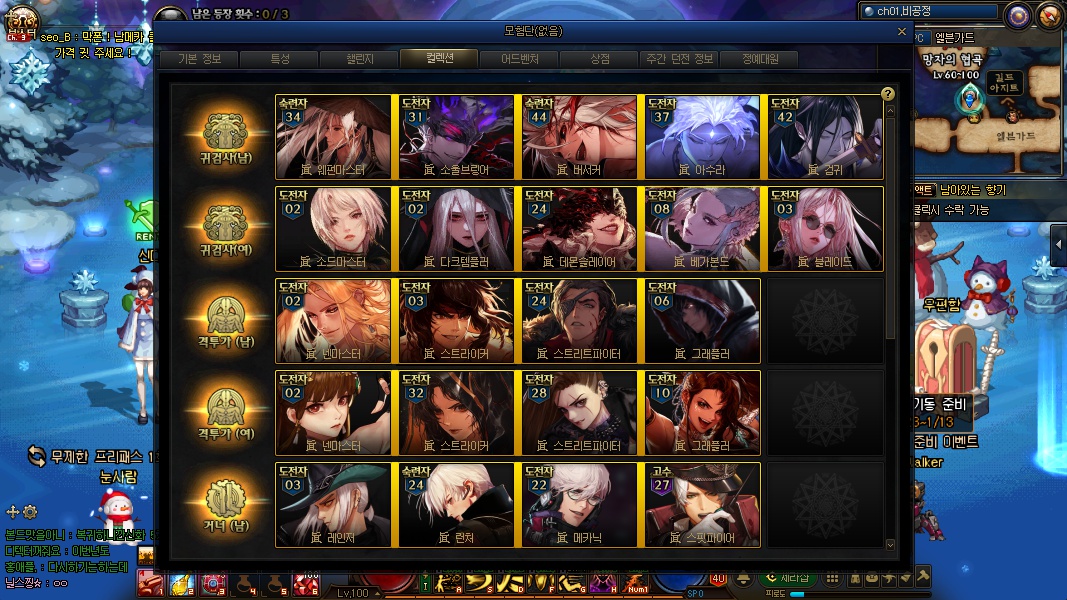Go to the 상점 shop tab
Viewport: 1067px width, 600px height.
[600, 59]
